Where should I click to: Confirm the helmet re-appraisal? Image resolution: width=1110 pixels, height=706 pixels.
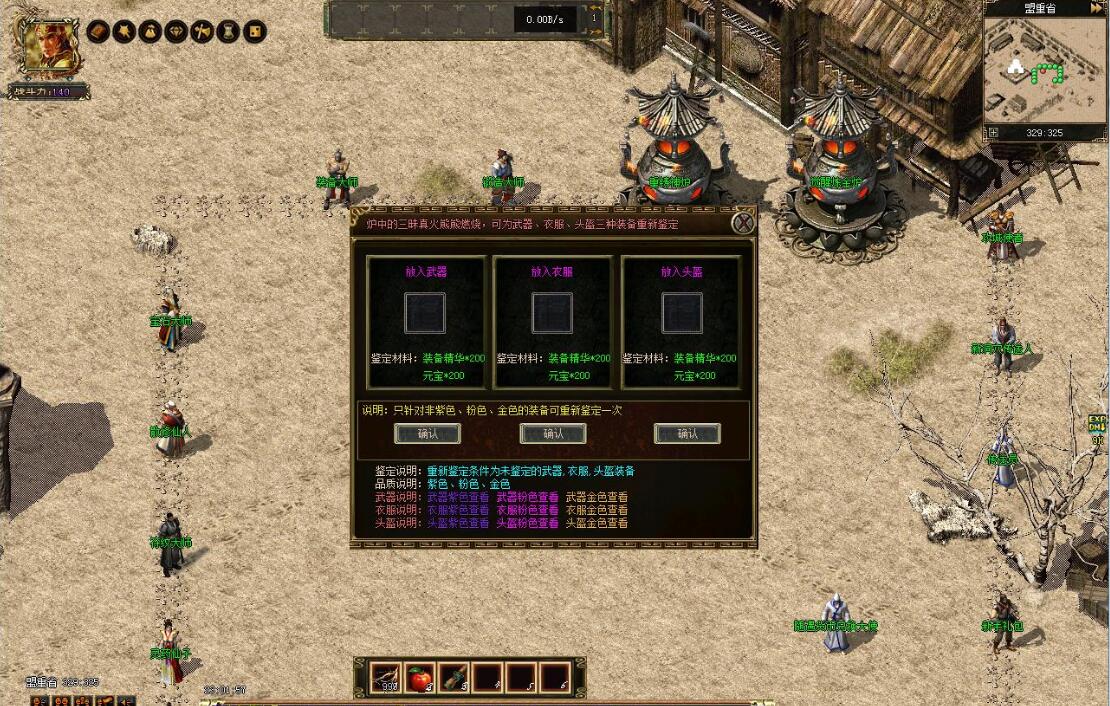tap(687, 433)
